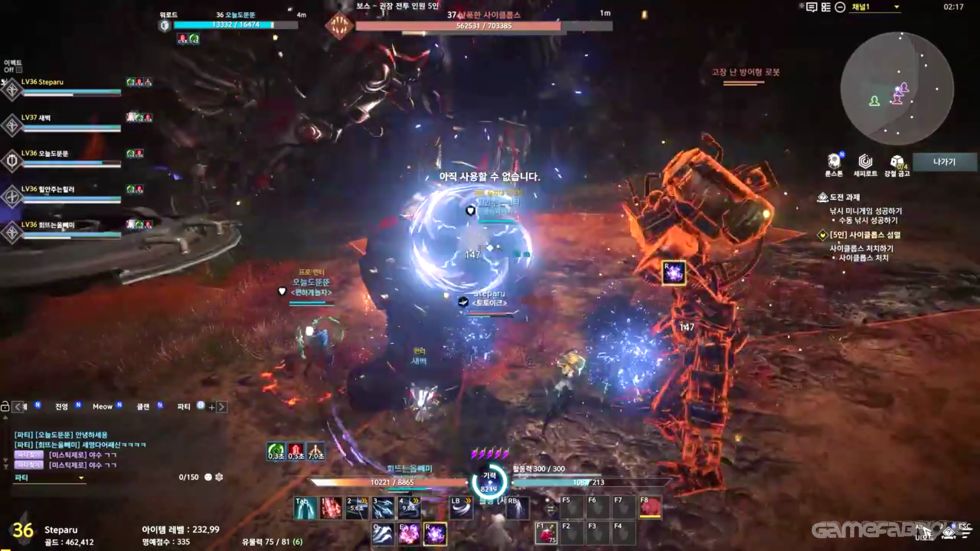Image resolution: width=980 pixels, height=551 pixels.
Task: Open the chat bubble icon in top bar
Action: (x=811, y=7)
